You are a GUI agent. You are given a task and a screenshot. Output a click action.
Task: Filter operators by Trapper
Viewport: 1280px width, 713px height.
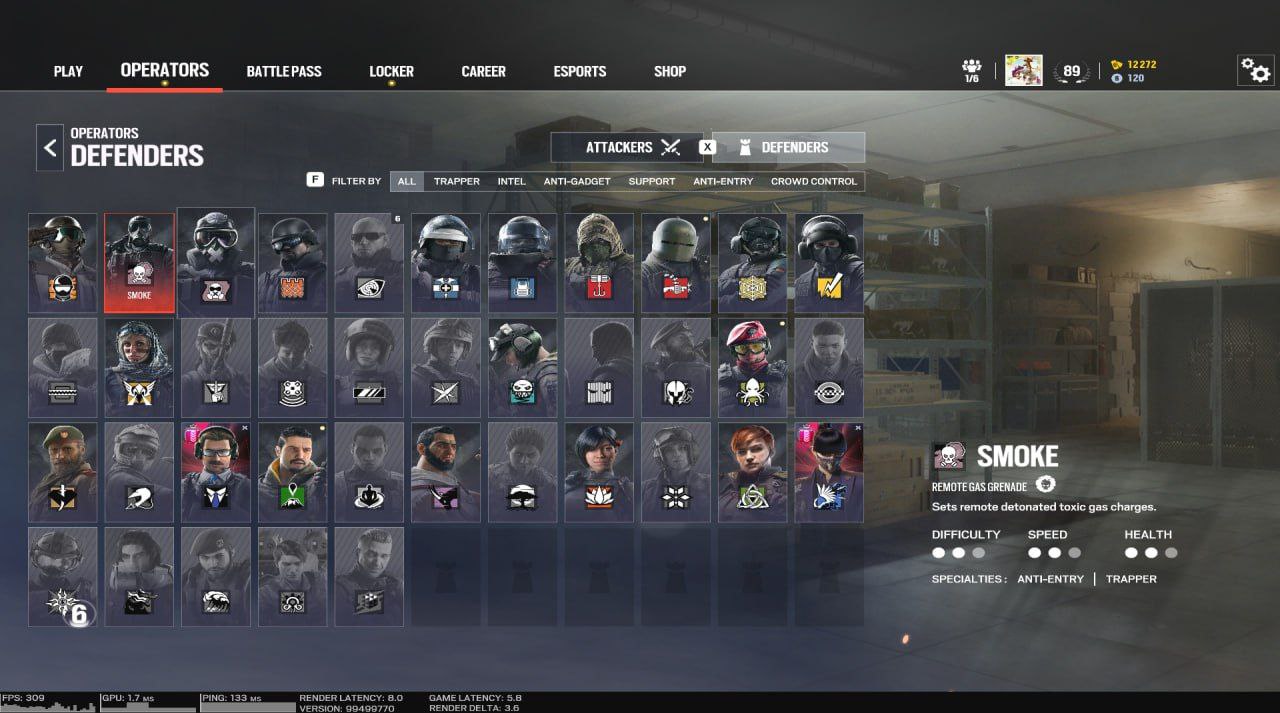(457, 181)
